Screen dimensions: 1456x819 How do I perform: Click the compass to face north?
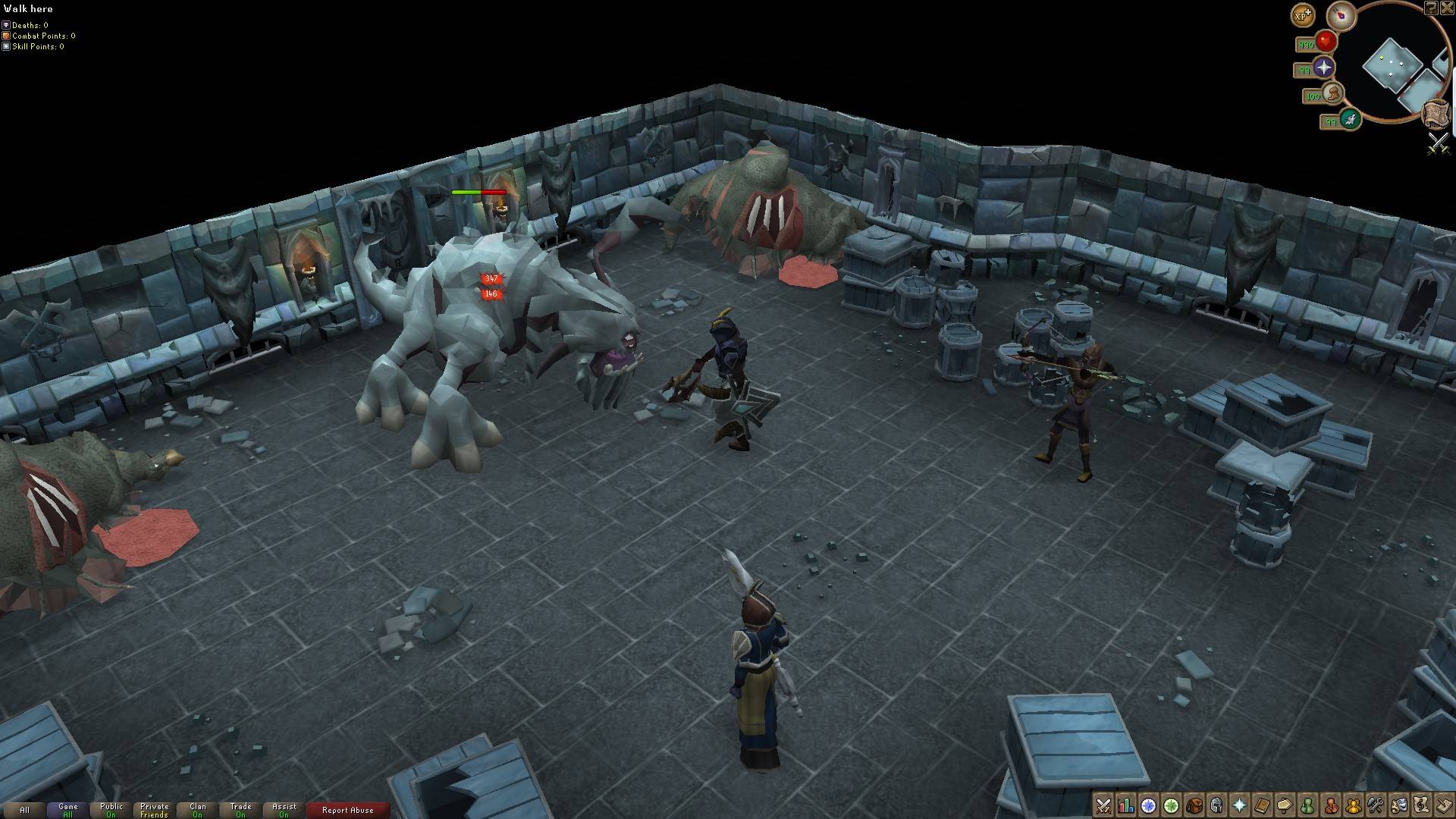1341,16
